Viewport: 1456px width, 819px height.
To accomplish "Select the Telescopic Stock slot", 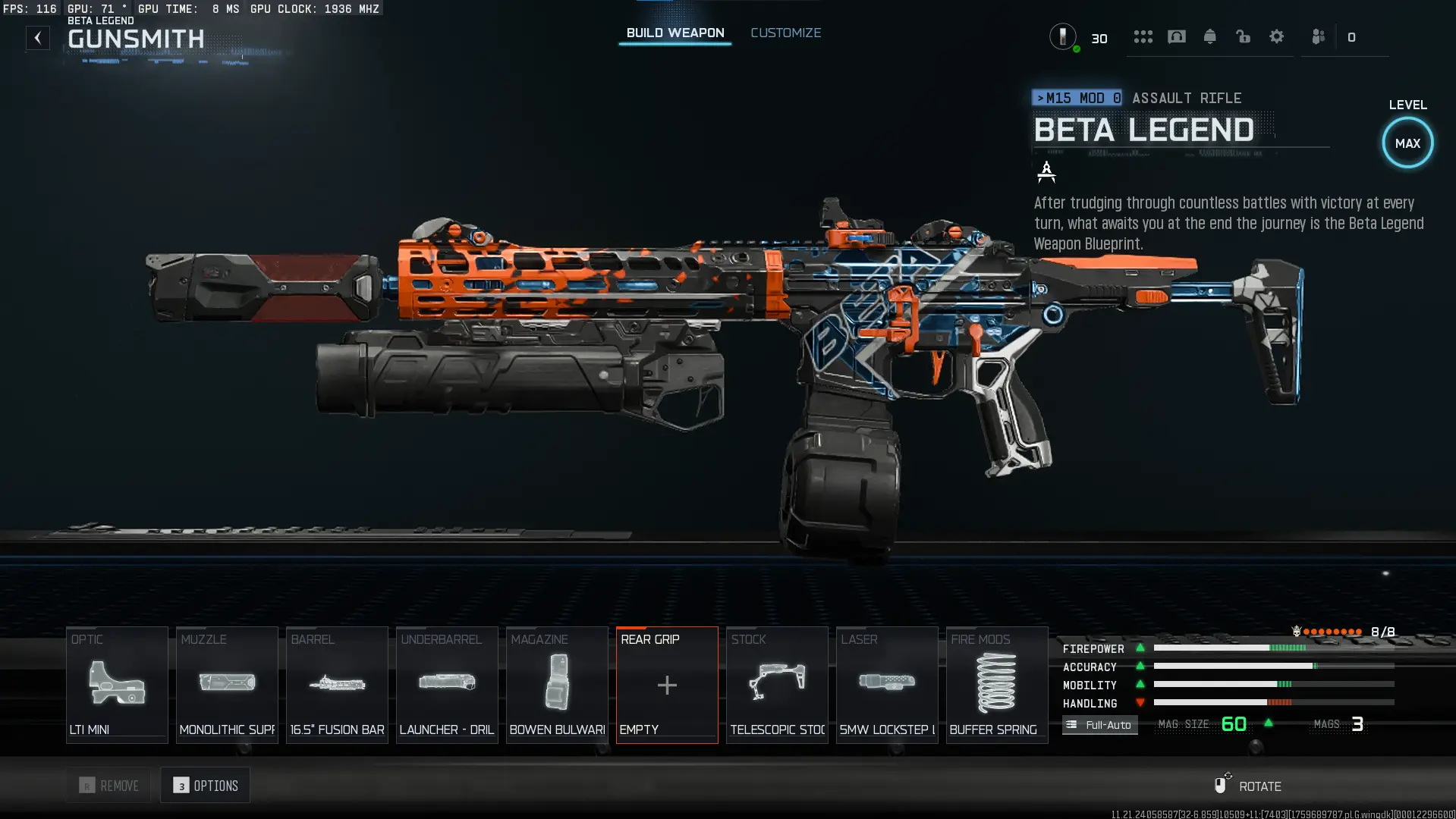I will (777, 685).
